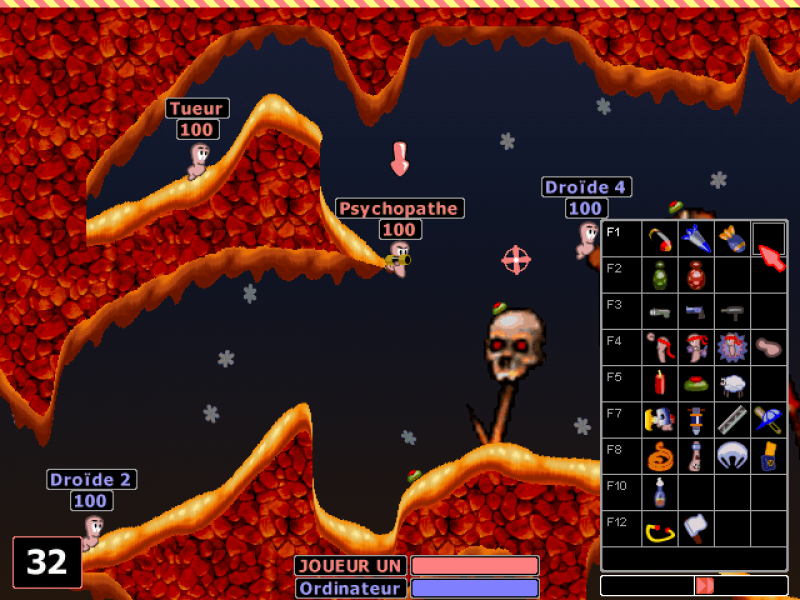Select the Parachute utility
Image resolution: width=800 pixels, height=600 pixels.
(x=732, y=456)
